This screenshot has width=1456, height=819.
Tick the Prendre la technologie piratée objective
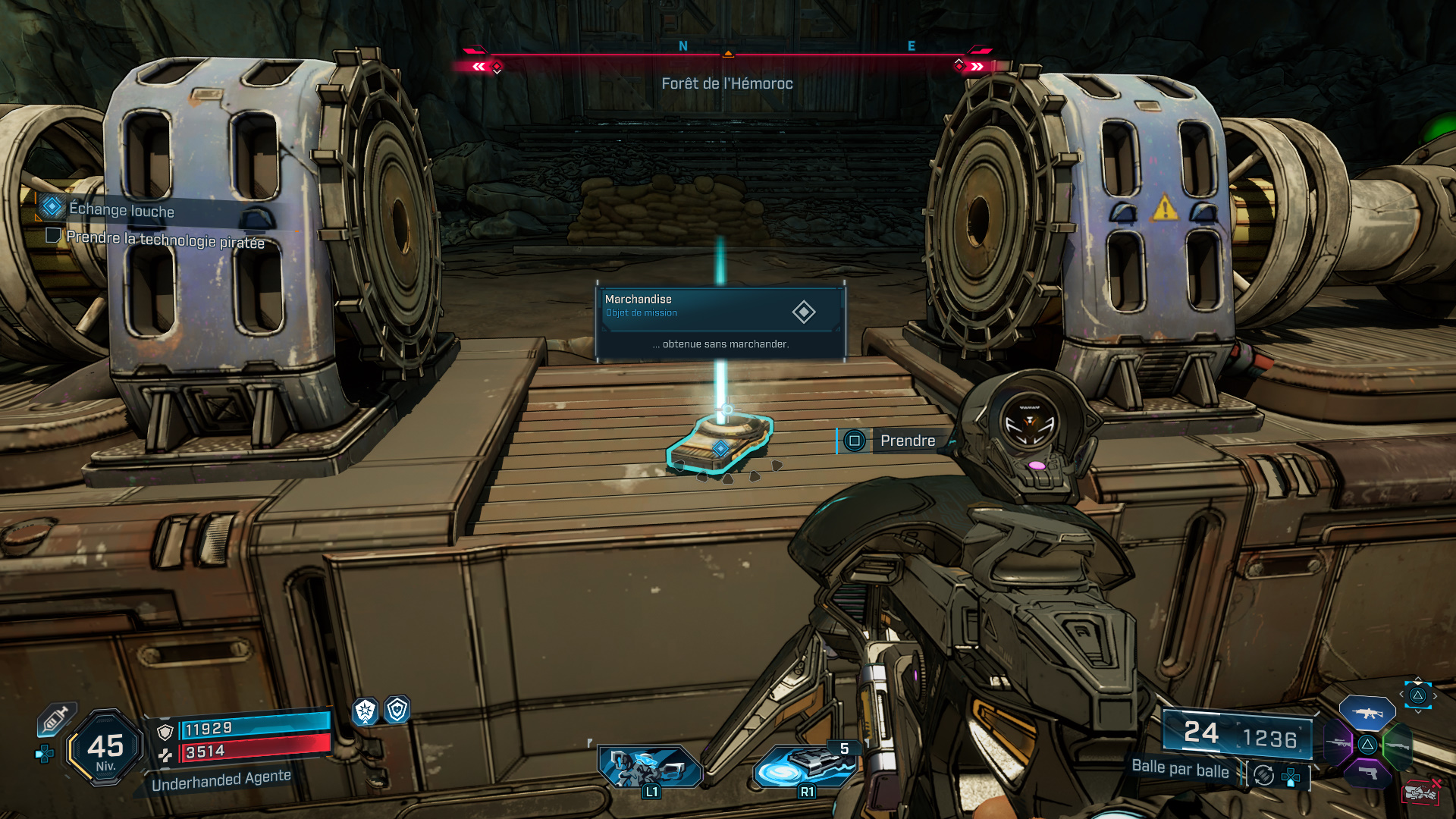pos(53,236)
